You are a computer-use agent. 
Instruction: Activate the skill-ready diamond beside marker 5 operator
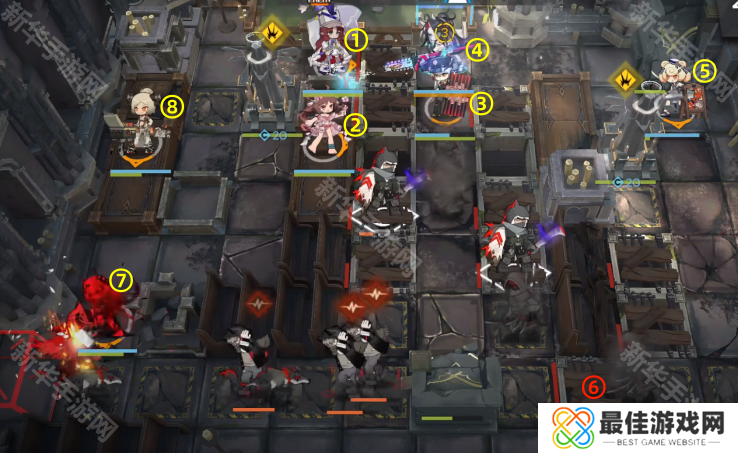627,76
